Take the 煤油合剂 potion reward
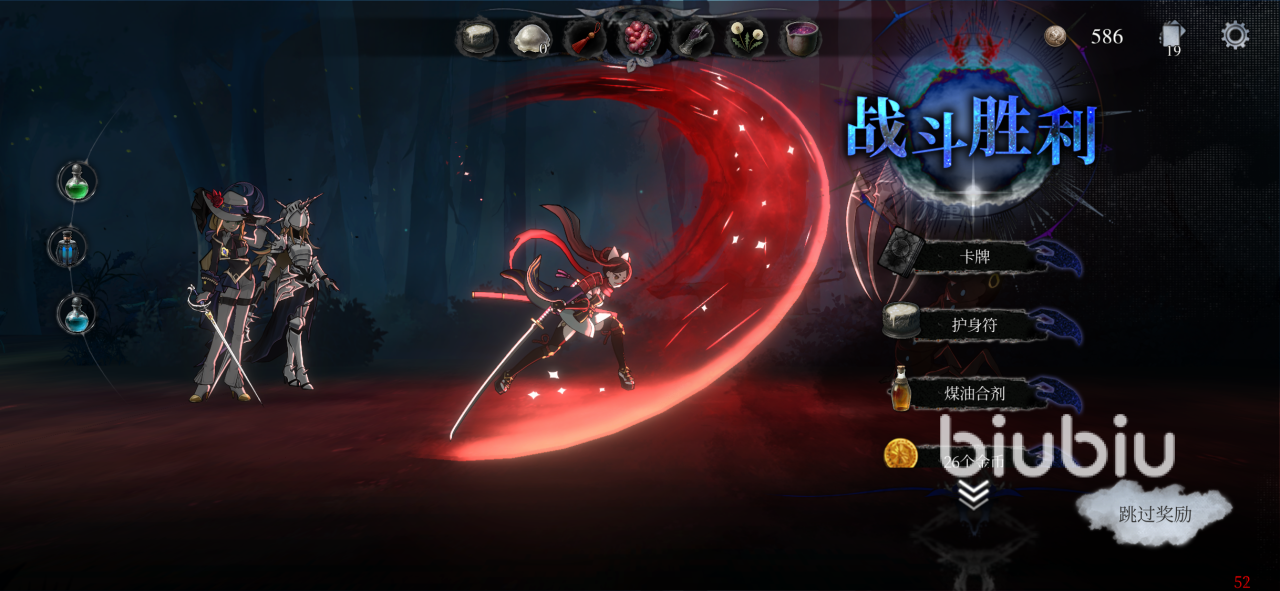1280x591 pixels. pos(973,393)
